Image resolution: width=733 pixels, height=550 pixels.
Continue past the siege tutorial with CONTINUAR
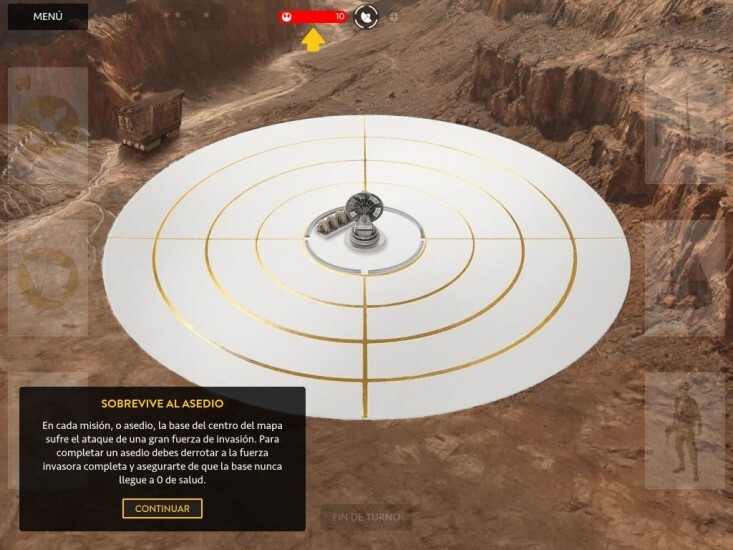(162, 508)
